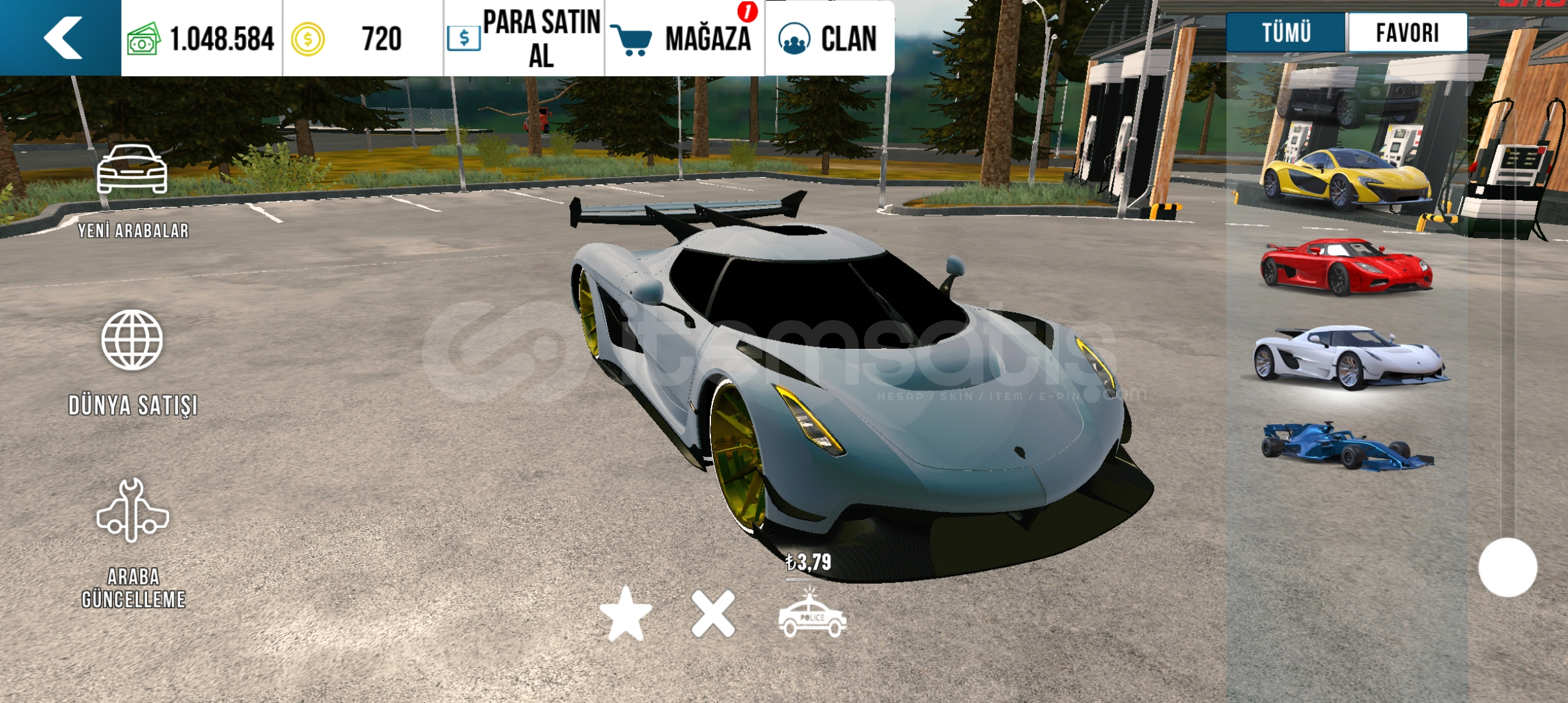Open Para Satın Al money purchase

tap(524, 38)
